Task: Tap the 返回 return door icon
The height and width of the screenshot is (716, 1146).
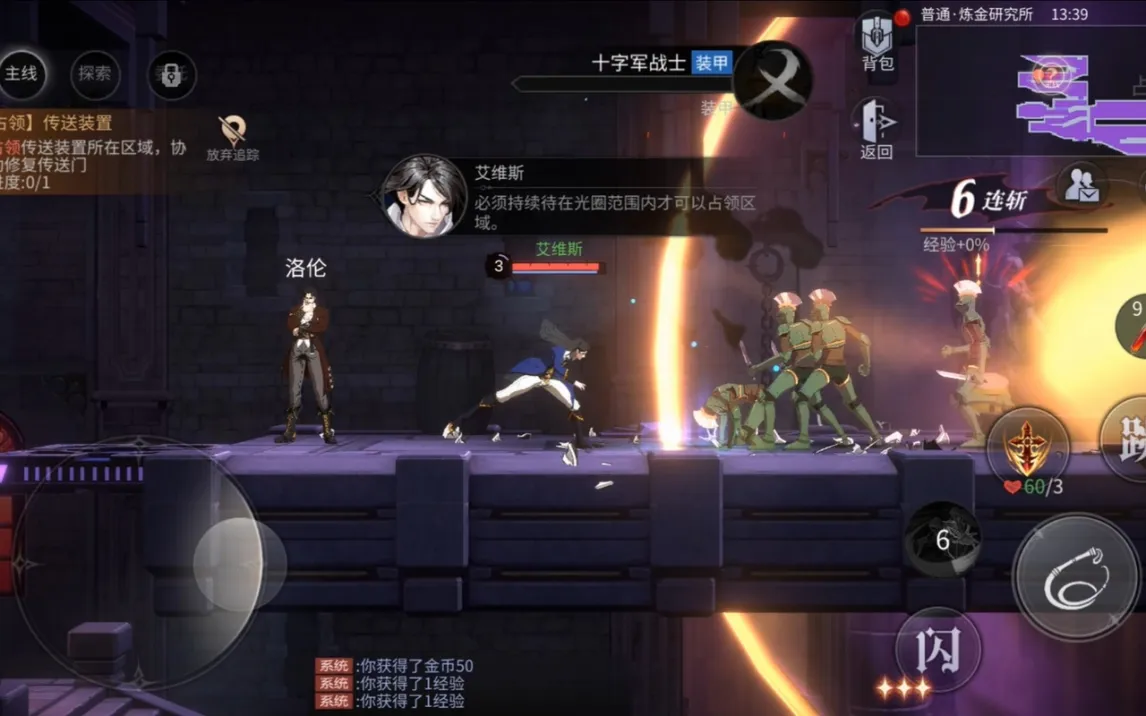Action: [876, 129]
